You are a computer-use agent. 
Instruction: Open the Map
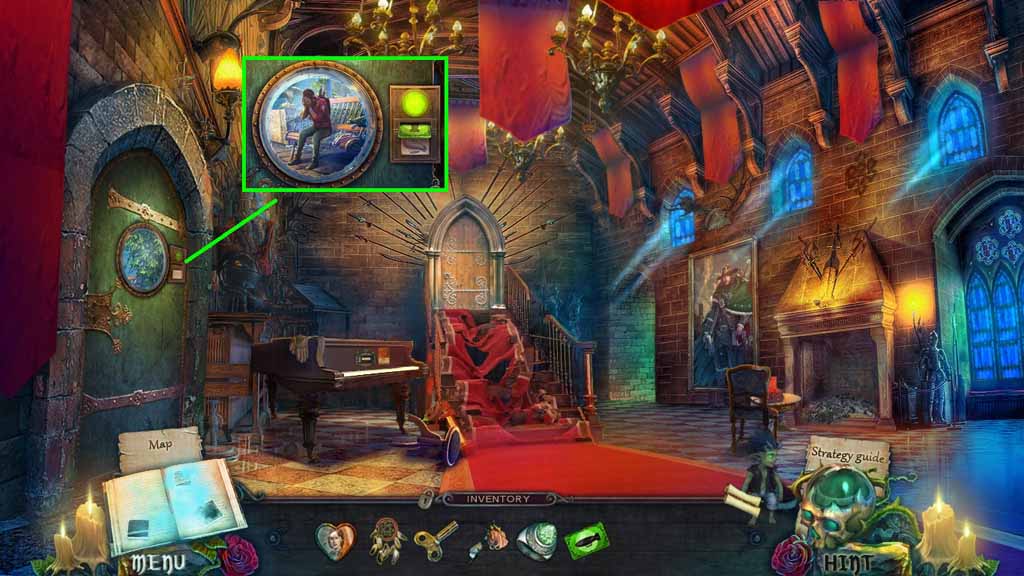160,444
